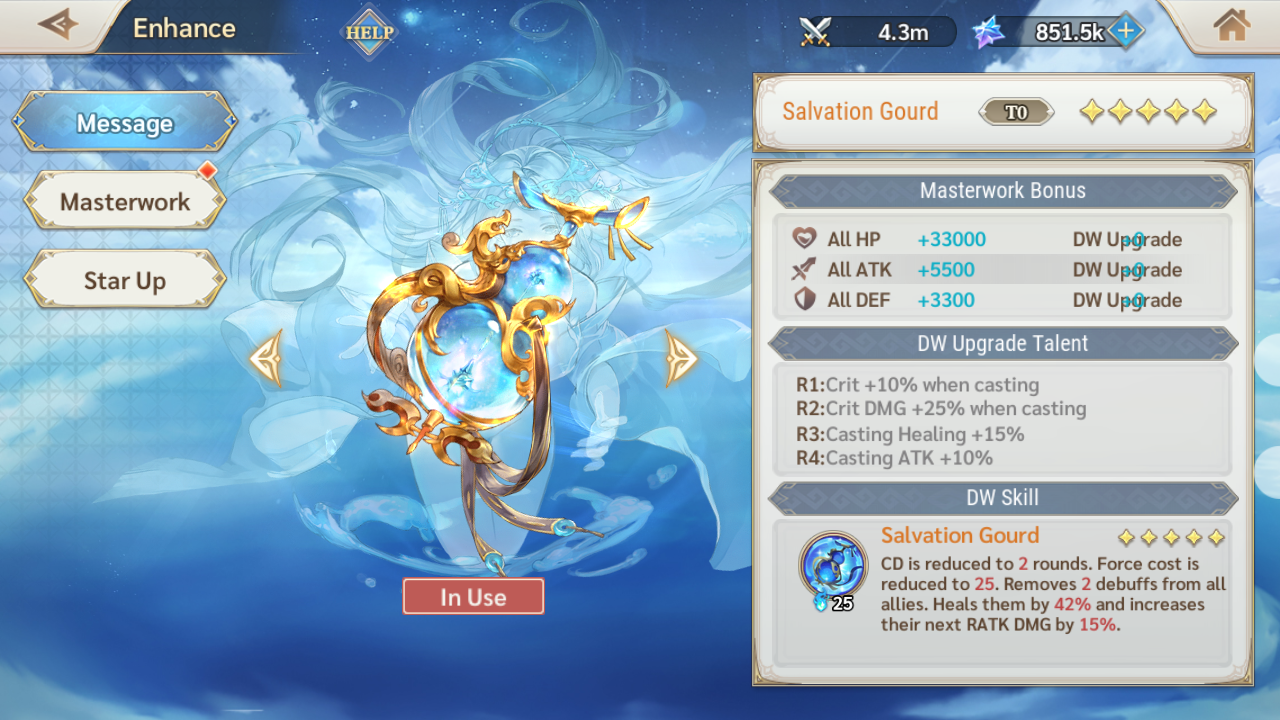The image size is (1280, 720).
Task: Show the next divine weapon
Action: pyautogui.click(x=681, y=357)
